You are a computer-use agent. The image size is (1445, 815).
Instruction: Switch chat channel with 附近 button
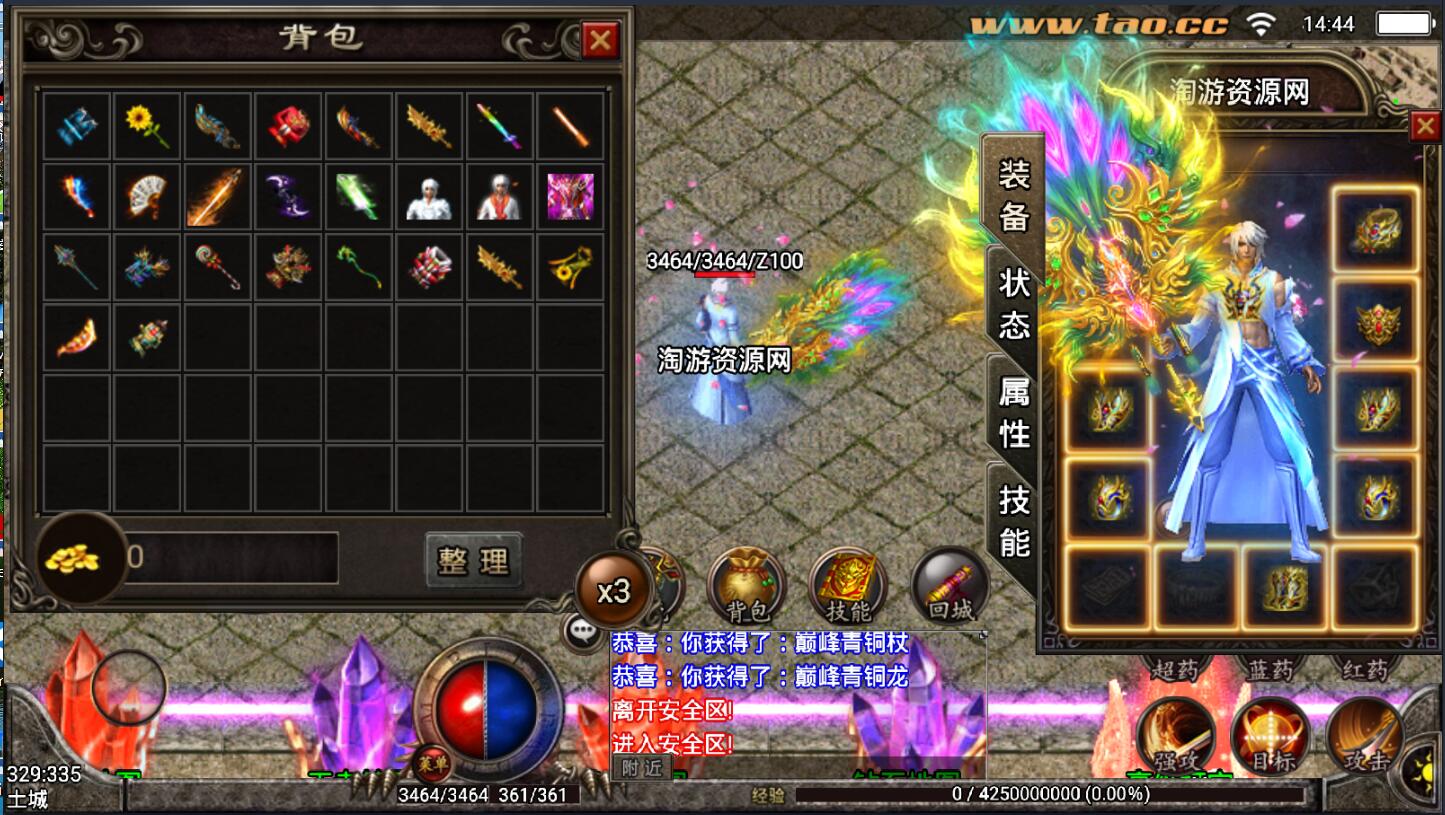pyautogui.click(x=641, y=767)
